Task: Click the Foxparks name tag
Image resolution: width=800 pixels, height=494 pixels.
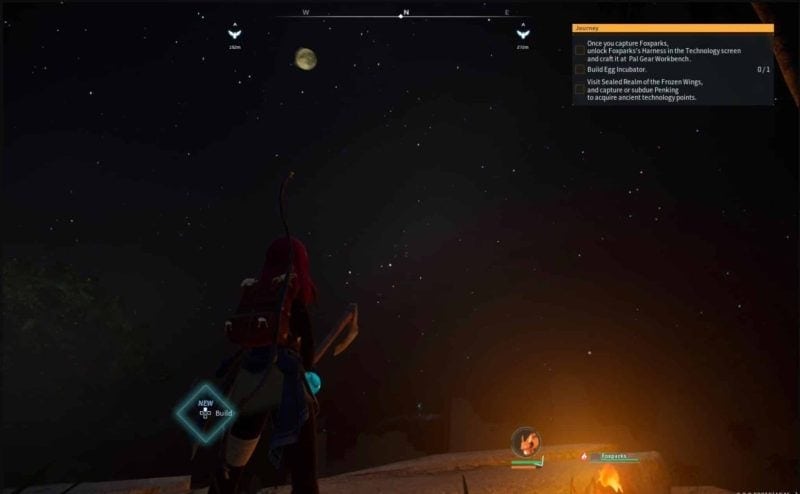Action: click(x=613, y=456)
